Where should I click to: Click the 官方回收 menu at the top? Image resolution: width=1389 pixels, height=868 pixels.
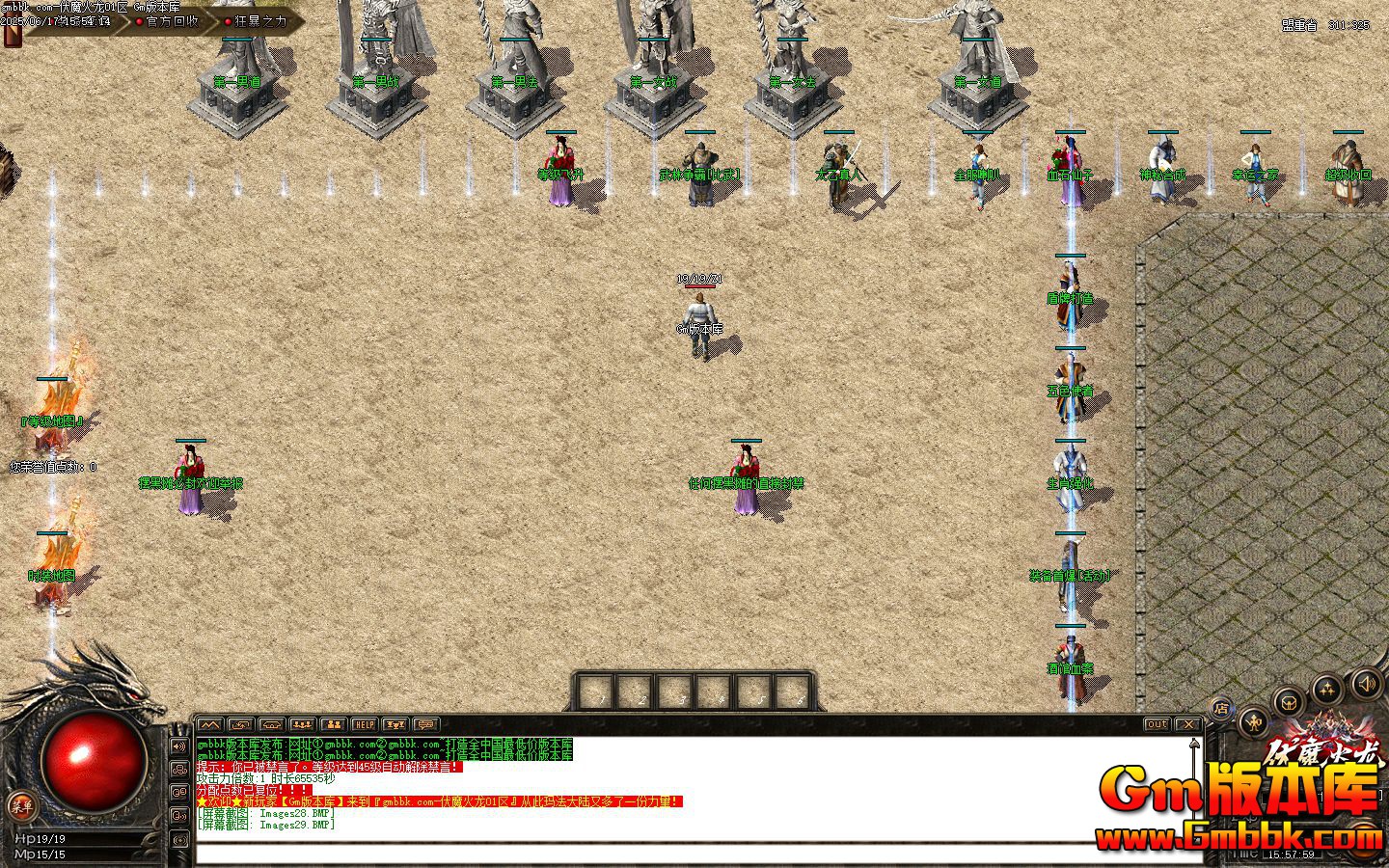pyautogui.click(x=172, y=20)
